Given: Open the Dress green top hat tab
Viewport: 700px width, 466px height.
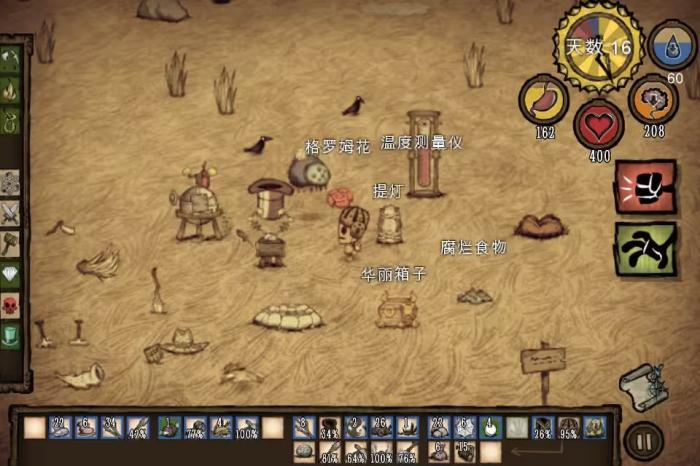Looking at the screenshot, I should [11, 335].
